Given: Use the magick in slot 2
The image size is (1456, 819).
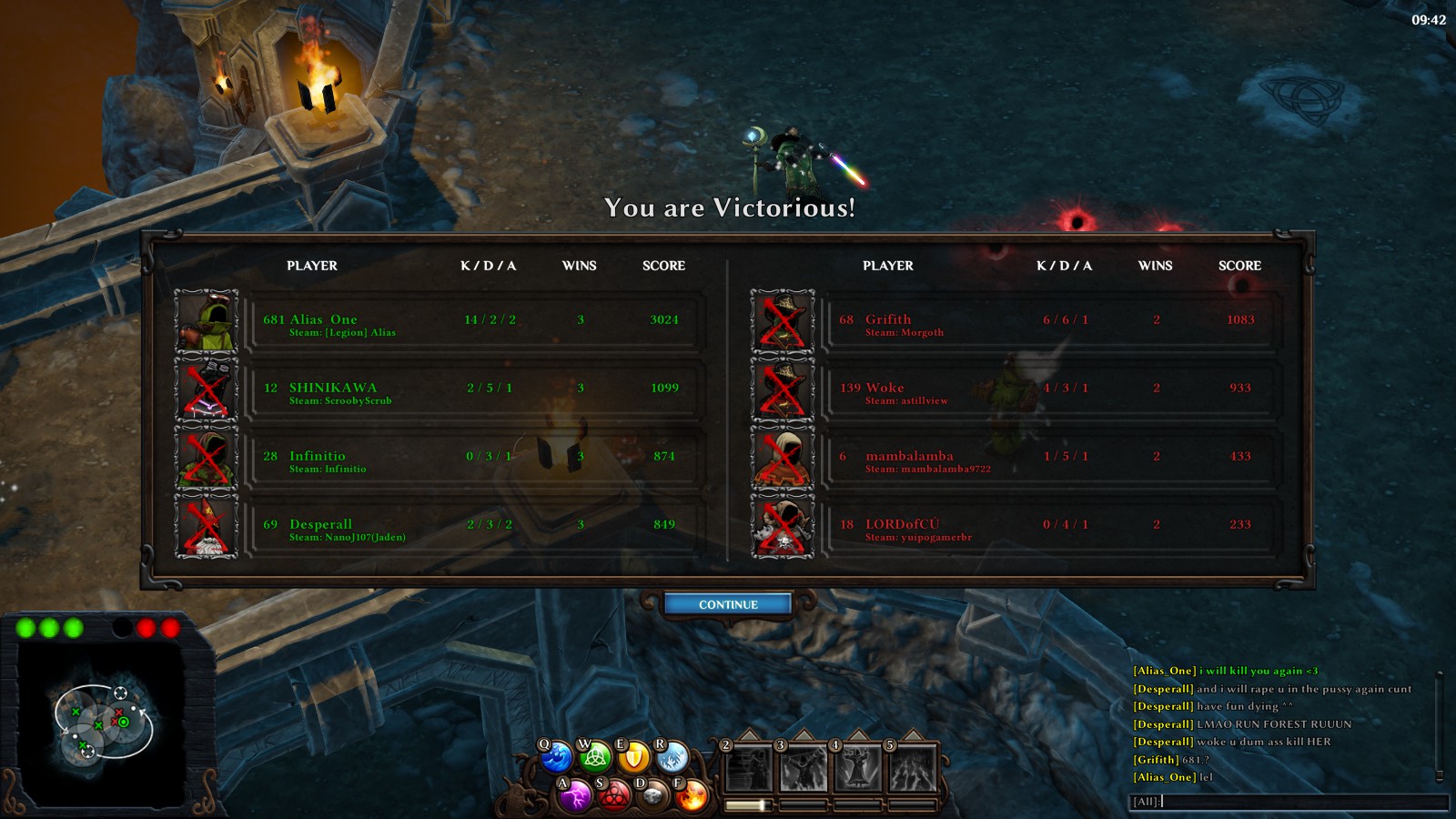Looking at the screenshot, I should pos(749,769).
